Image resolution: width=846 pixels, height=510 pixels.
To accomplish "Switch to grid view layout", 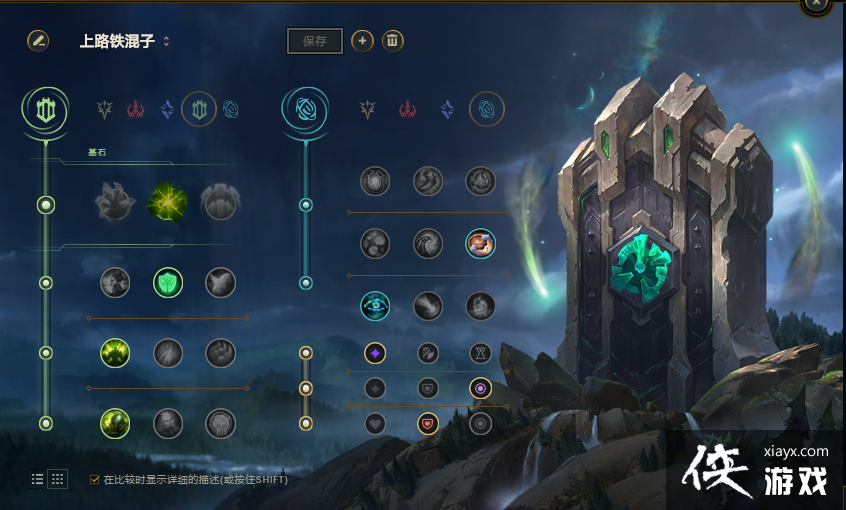I will click(x=58, y=479).
